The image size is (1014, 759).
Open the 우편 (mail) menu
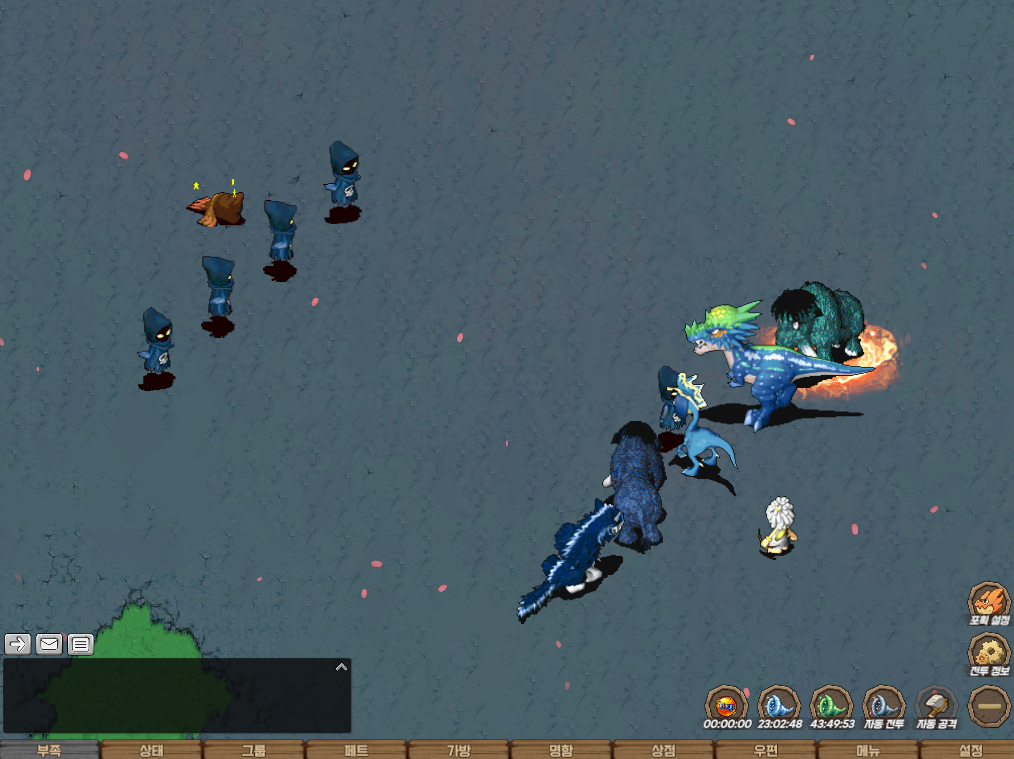click(765, 750)
